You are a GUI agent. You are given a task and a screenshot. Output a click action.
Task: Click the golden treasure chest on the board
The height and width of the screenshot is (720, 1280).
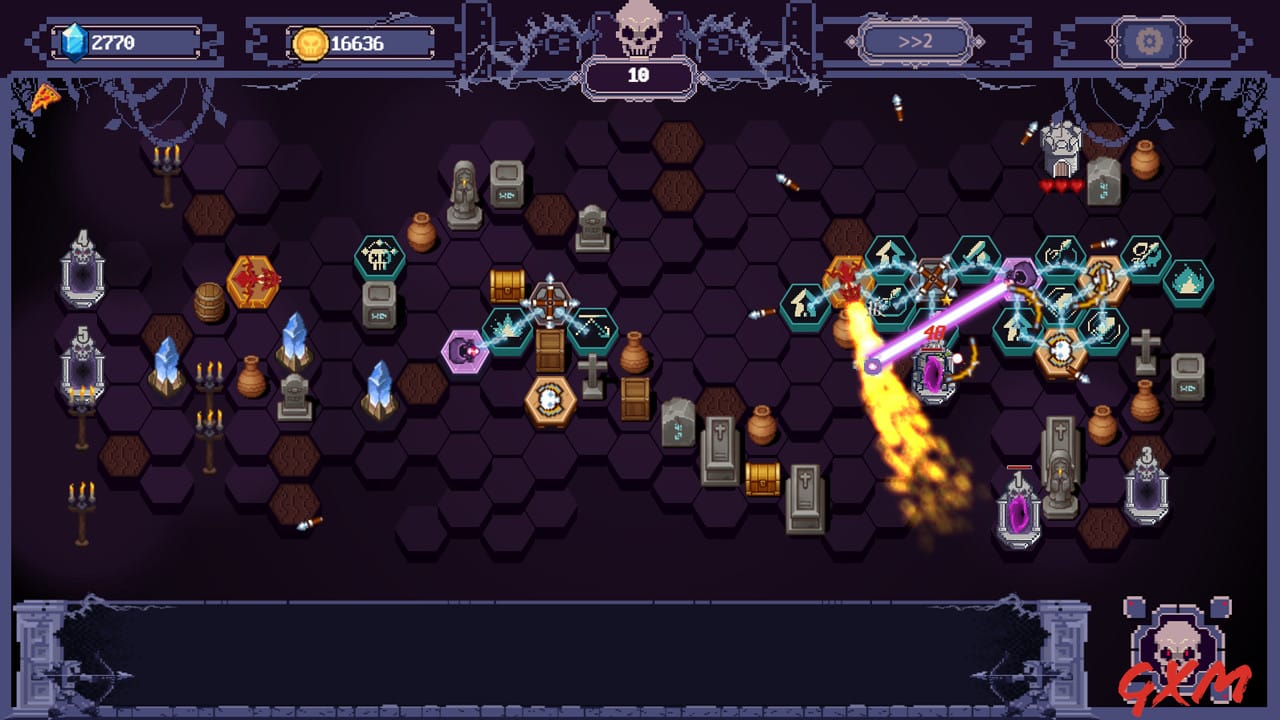tap(506, 286)
